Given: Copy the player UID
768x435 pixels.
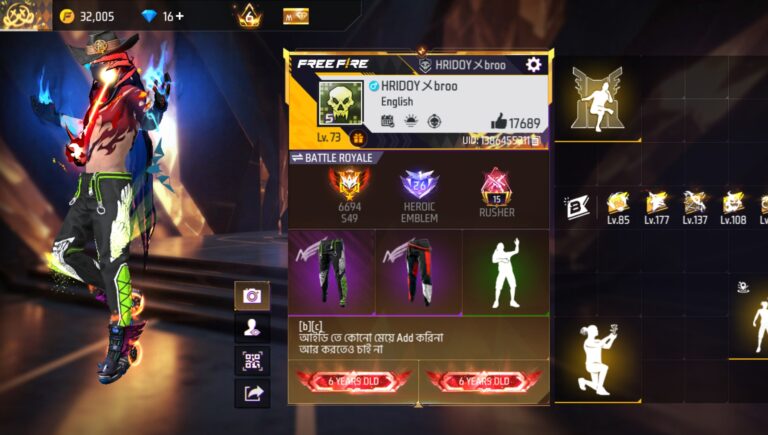Looking at the screenshot, I should tap(536, 141).
